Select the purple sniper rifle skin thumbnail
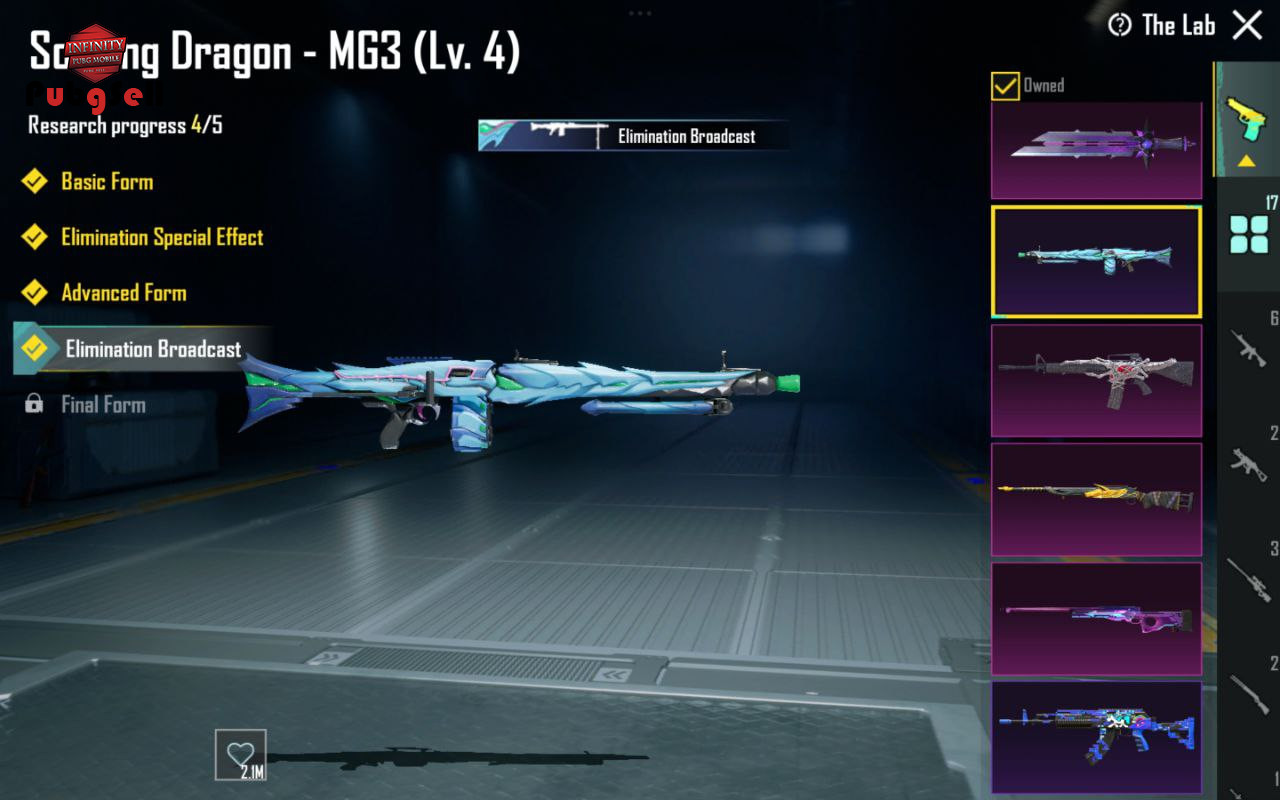The height and width of the screenshot is (800, 1280). click(1096, 618)
